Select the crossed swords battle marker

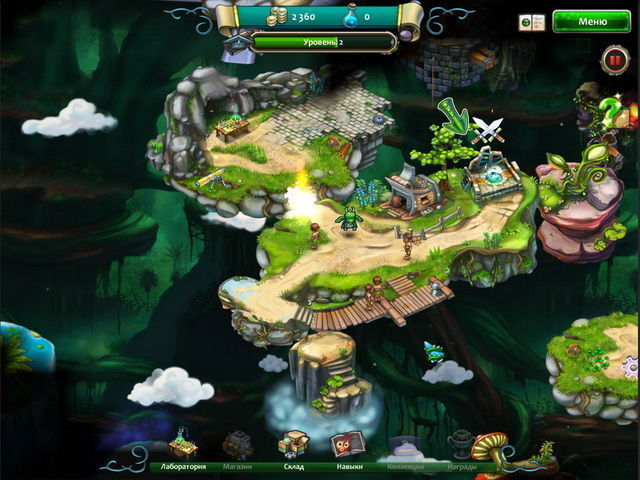click(486, 128)
